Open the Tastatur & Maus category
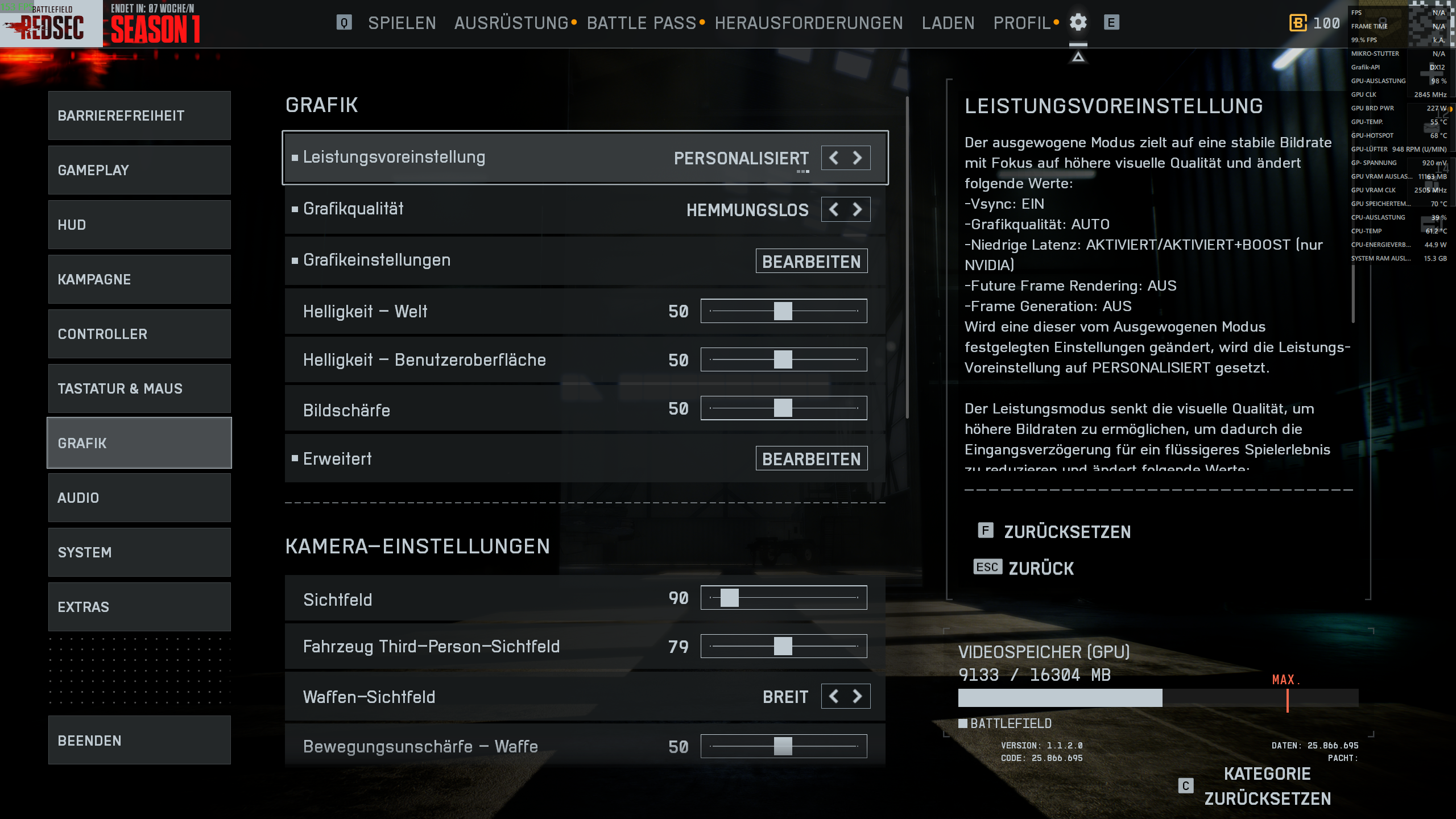Screen dimensions: 1456x819 (x=139, y=388)
